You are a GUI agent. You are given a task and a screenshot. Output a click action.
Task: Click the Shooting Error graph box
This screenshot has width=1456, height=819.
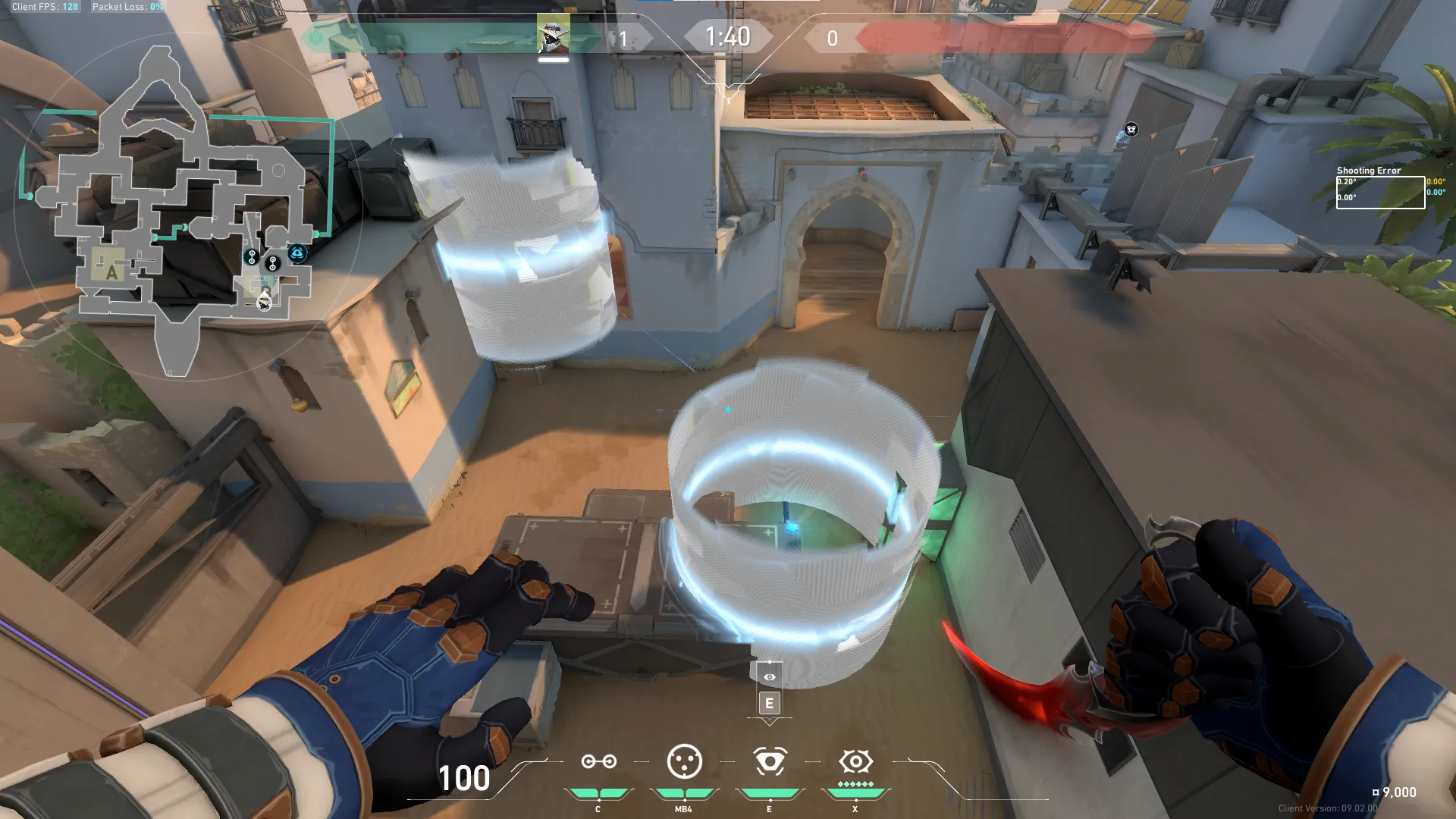(1379, 192)
